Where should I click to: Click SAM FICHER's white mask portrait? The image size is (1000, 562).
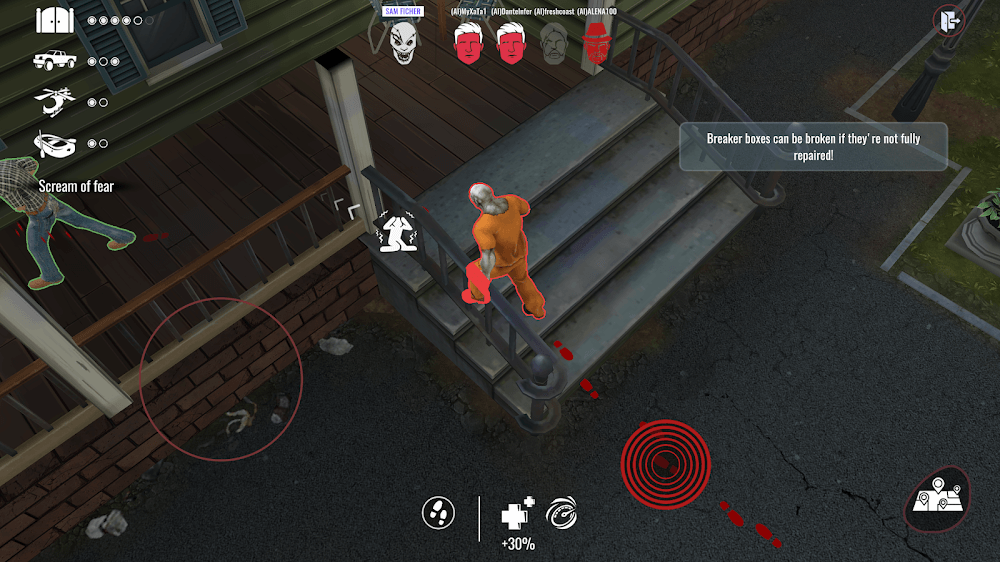(402, 44)
